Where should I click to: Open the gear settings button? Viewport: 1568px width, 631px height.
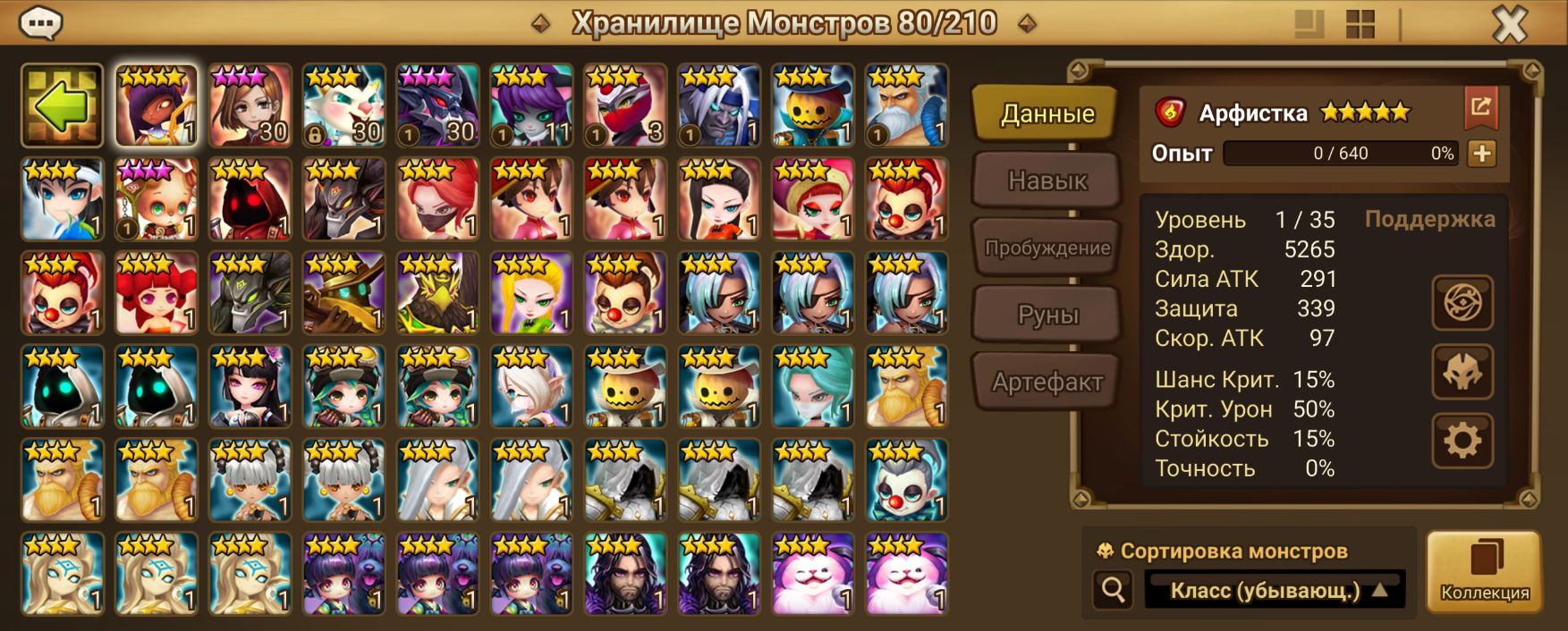pos(1462,441)
